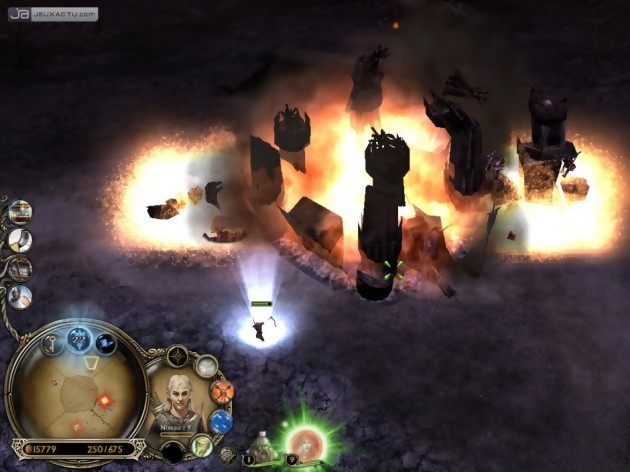Activate the orange crossed ability icon

click(222, 391)
